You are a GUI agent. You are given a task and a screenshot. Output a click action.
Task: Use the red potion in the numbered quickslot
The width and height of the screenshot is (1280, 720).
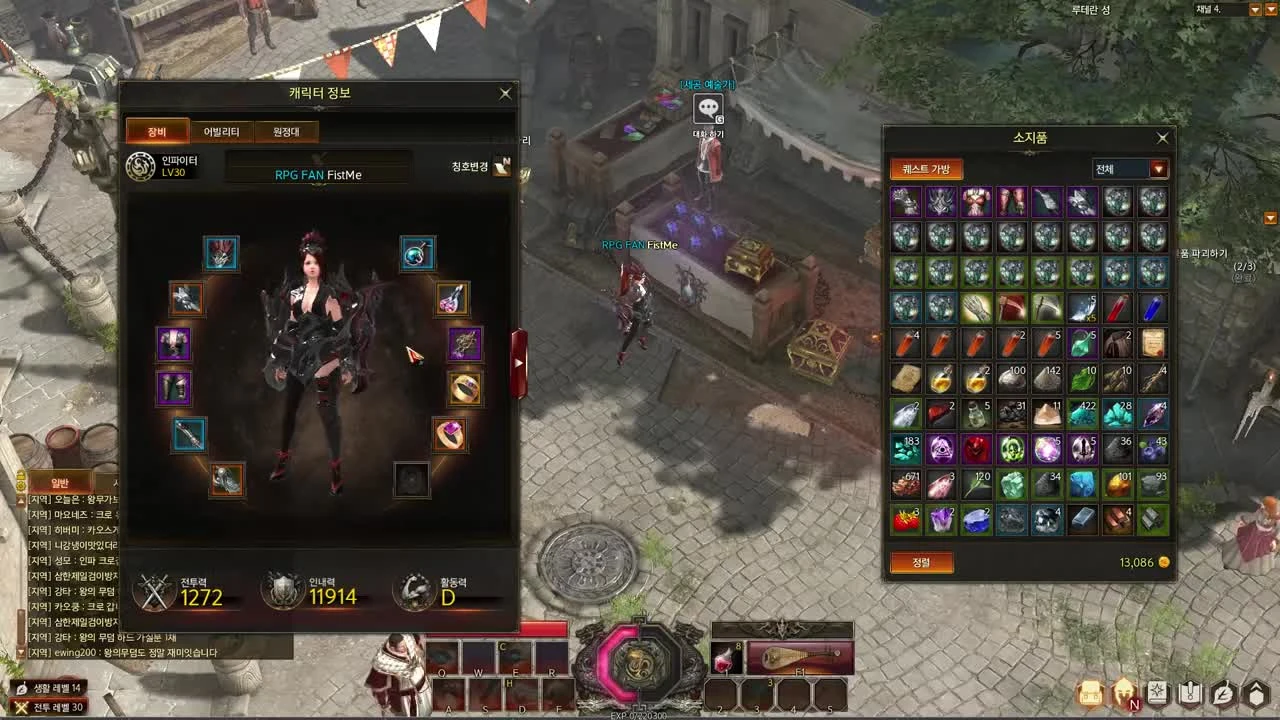point(726,658)
